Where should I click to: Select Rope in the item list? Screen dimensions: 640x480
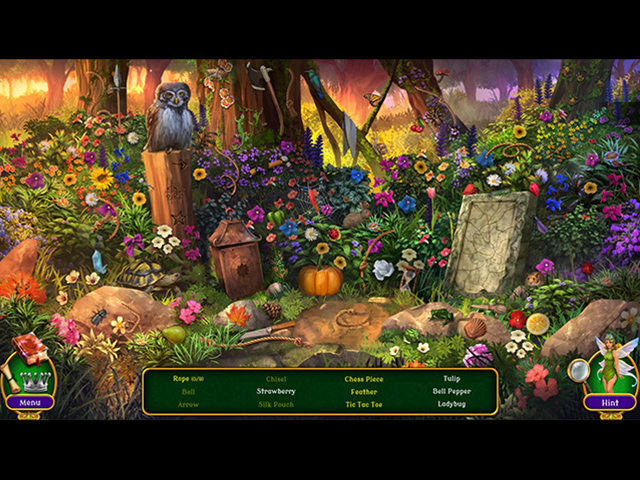click(x=188, y=379)
